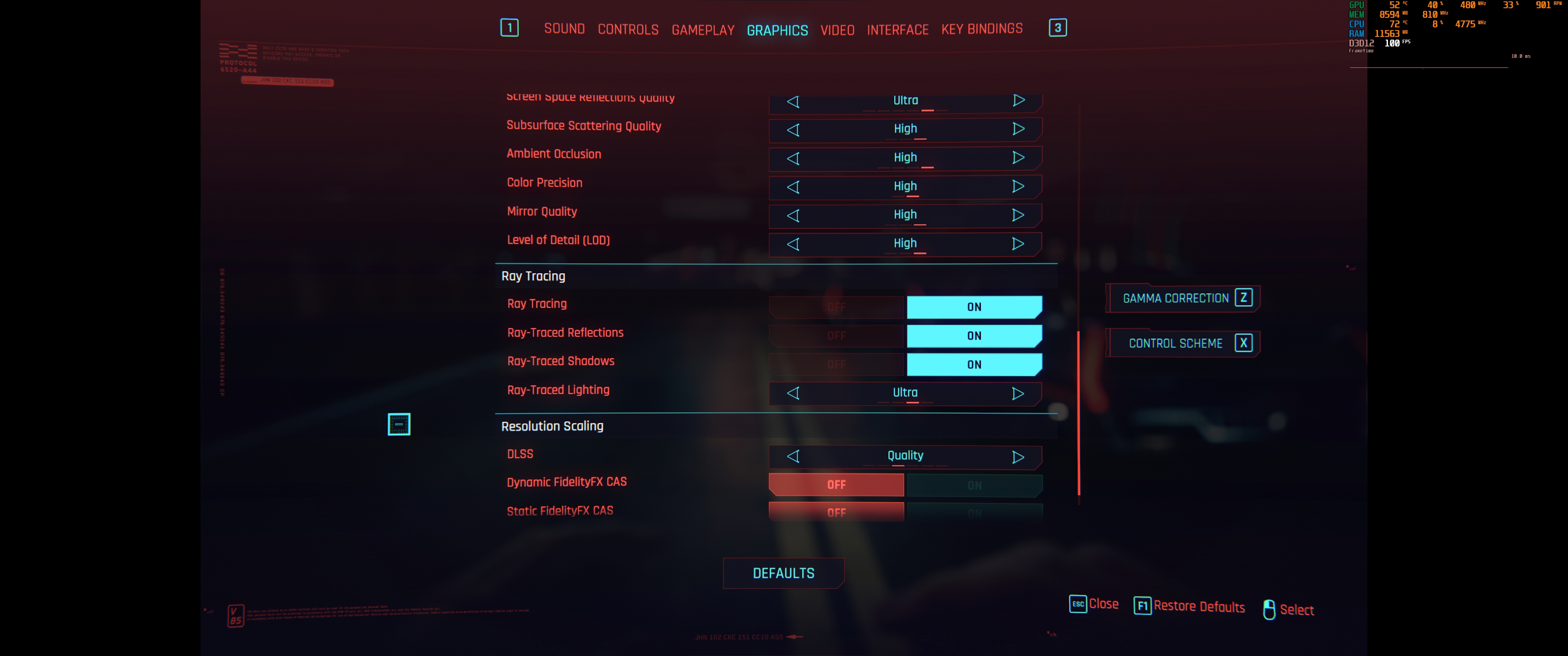Viewport: 1568px width, 656px height.
Task: Enable Dynamic FidelityFX CAS
Action: point(974,485)
